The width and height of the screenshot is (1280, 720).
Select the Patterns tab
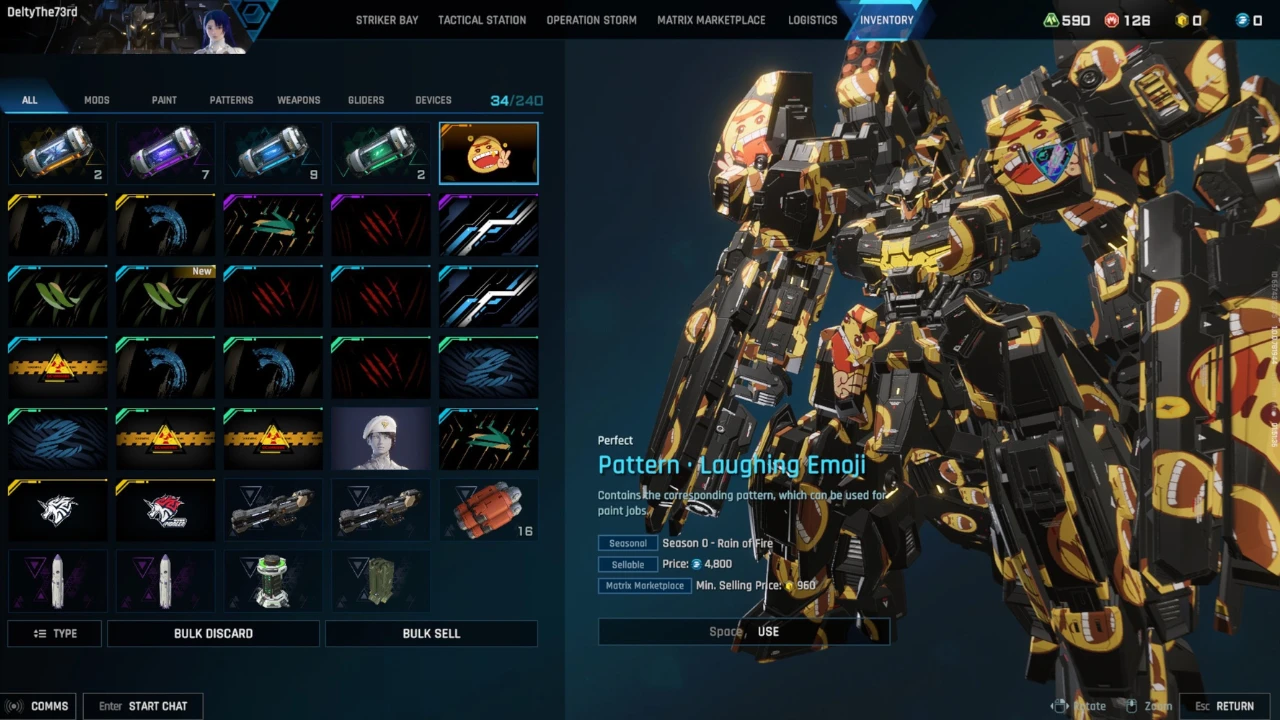(x=231, y=100)
